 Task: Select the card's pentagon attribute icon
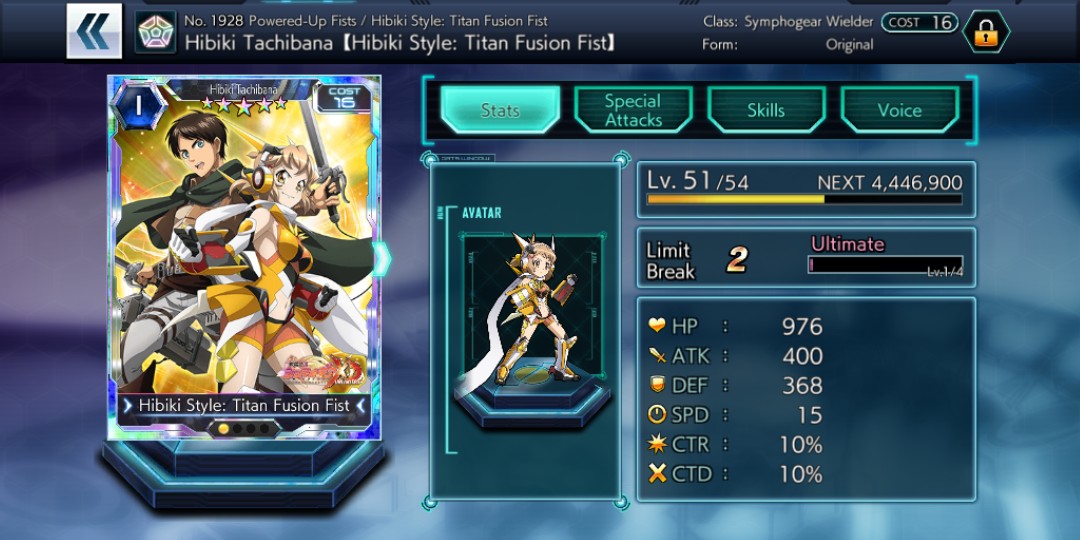(x=155, y=33)
